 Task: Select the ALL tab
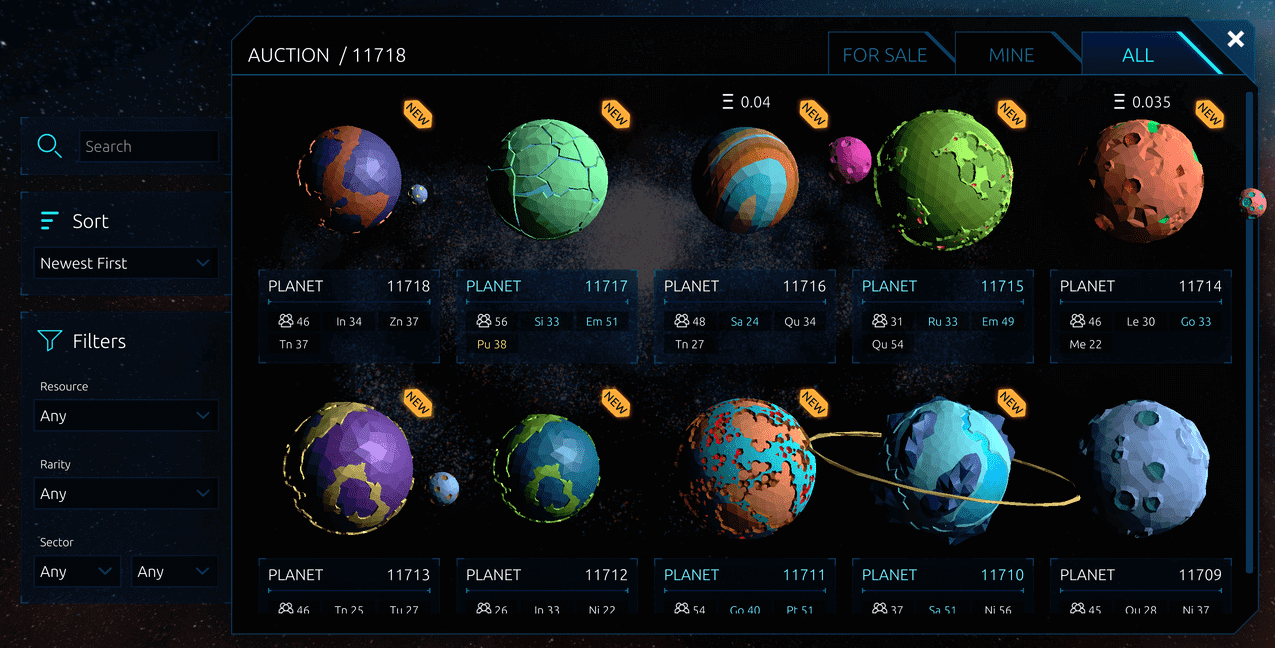pyautogui.click(x=1137, y=55)
